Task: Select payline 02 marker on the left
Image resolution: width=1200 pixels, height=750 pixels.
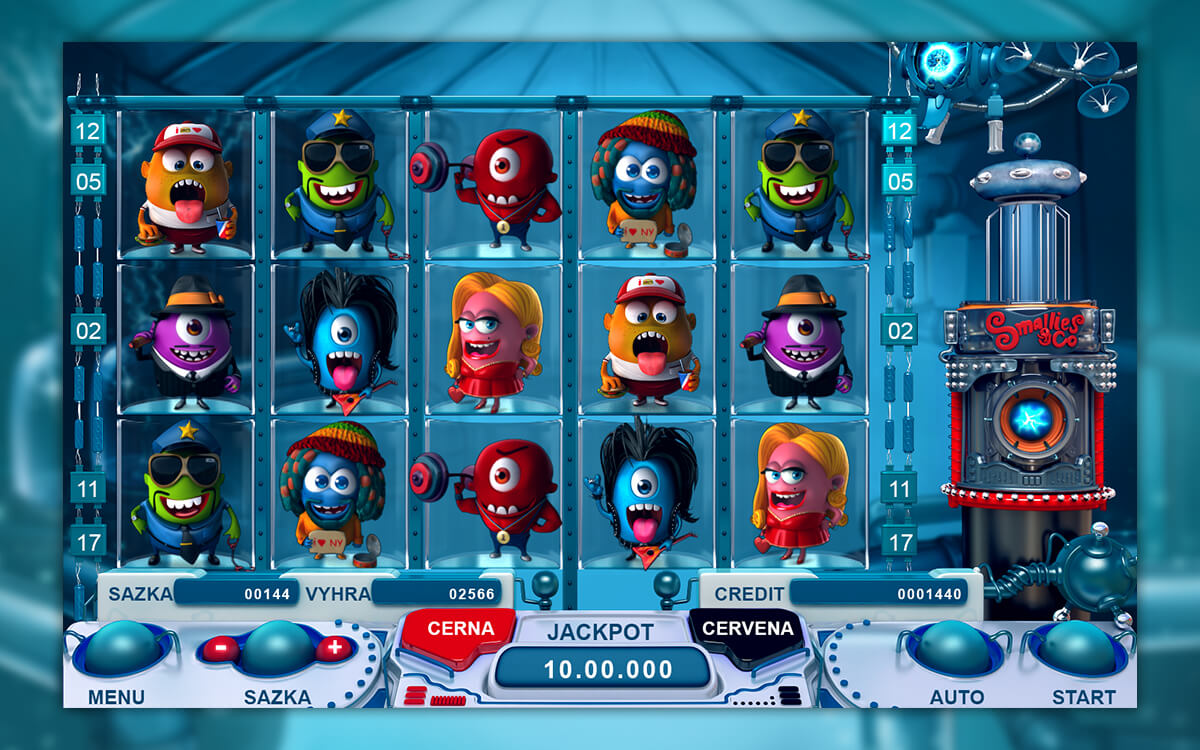Action: coord(88,329)
